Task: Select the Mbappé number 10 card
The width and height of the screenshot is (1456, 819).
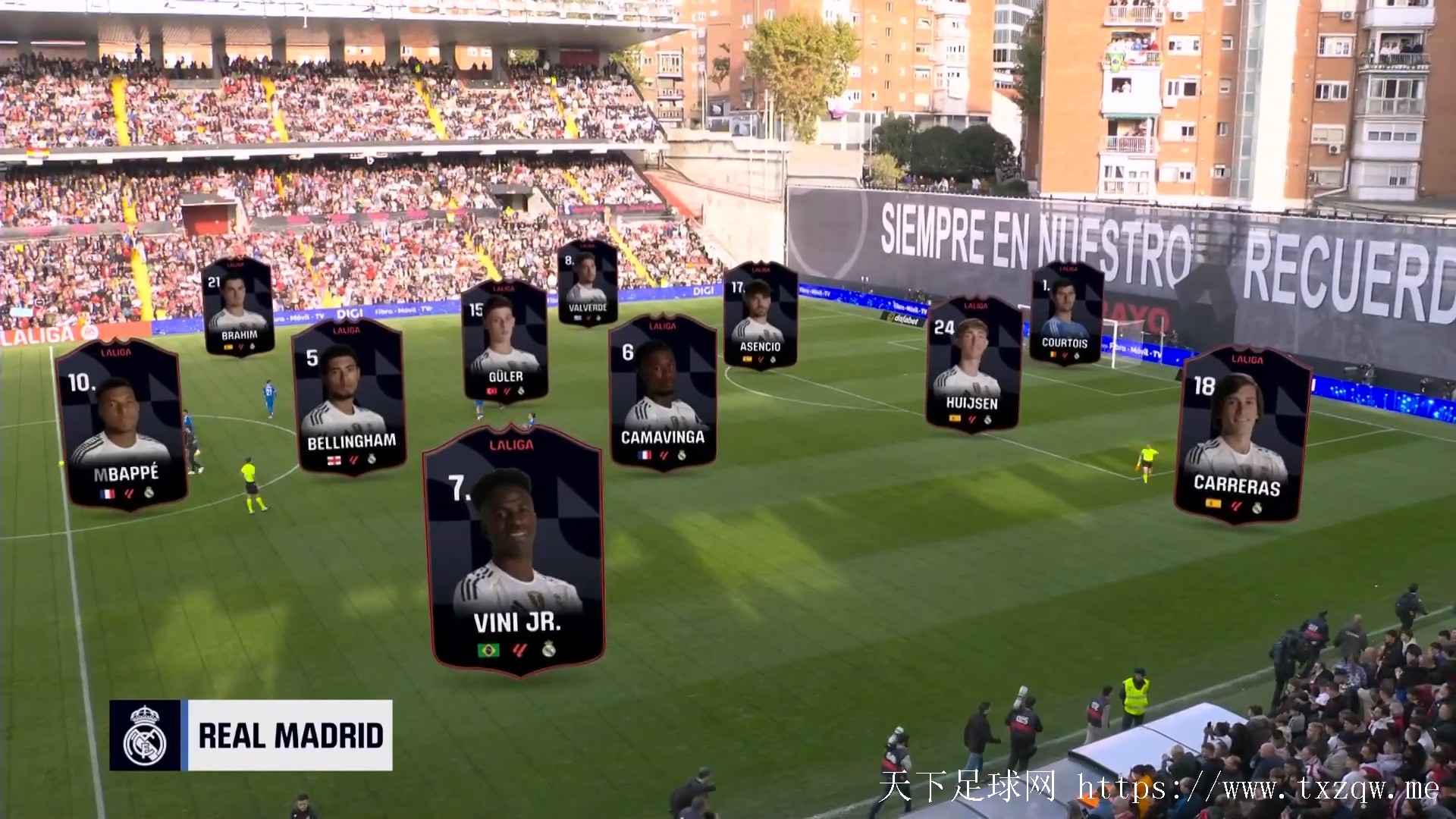Action: 121,425
